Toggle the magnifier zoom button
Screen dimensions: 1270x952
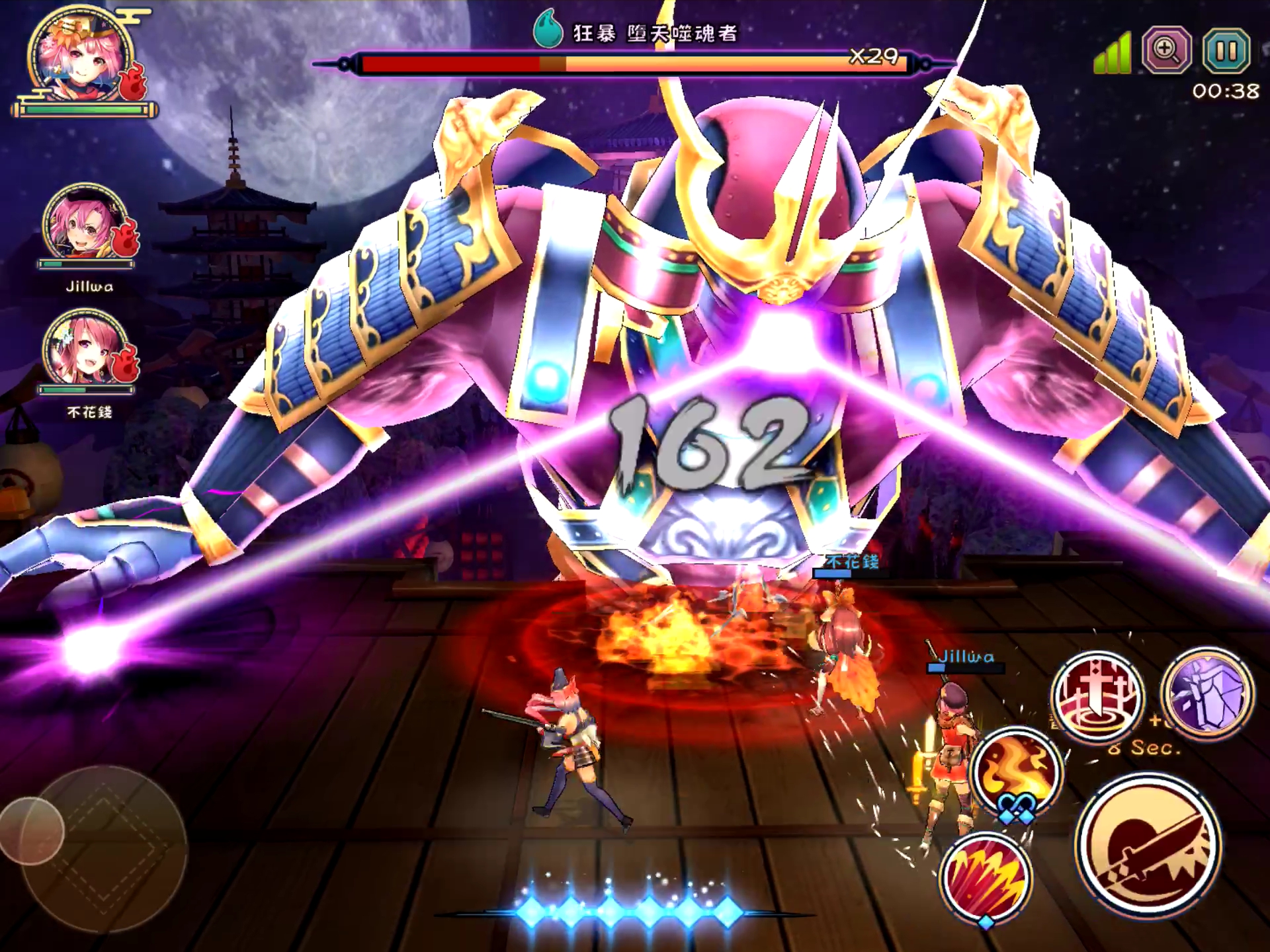tap(1167, 50)
